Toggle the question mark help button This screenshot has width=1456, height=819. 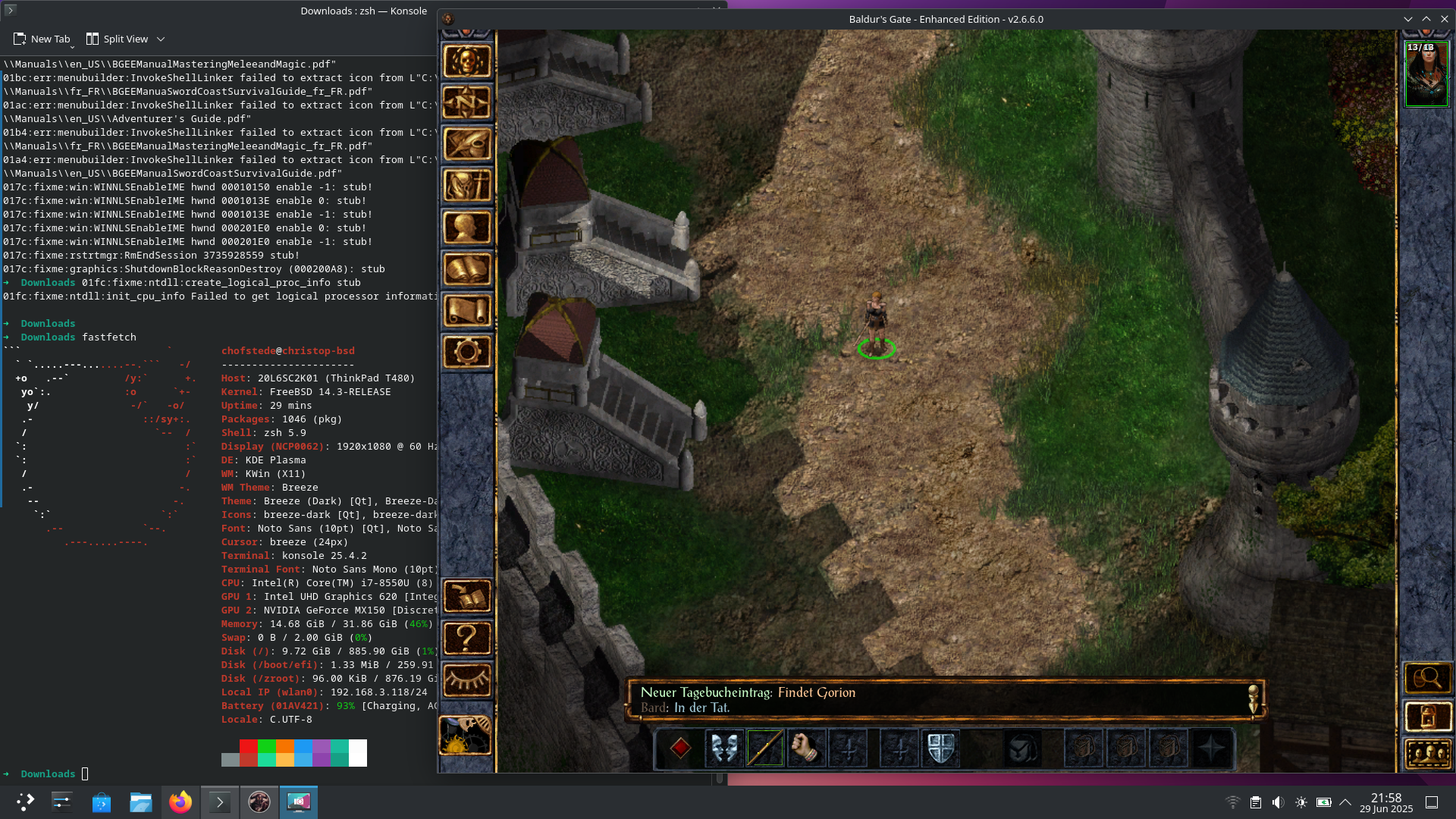466,639
